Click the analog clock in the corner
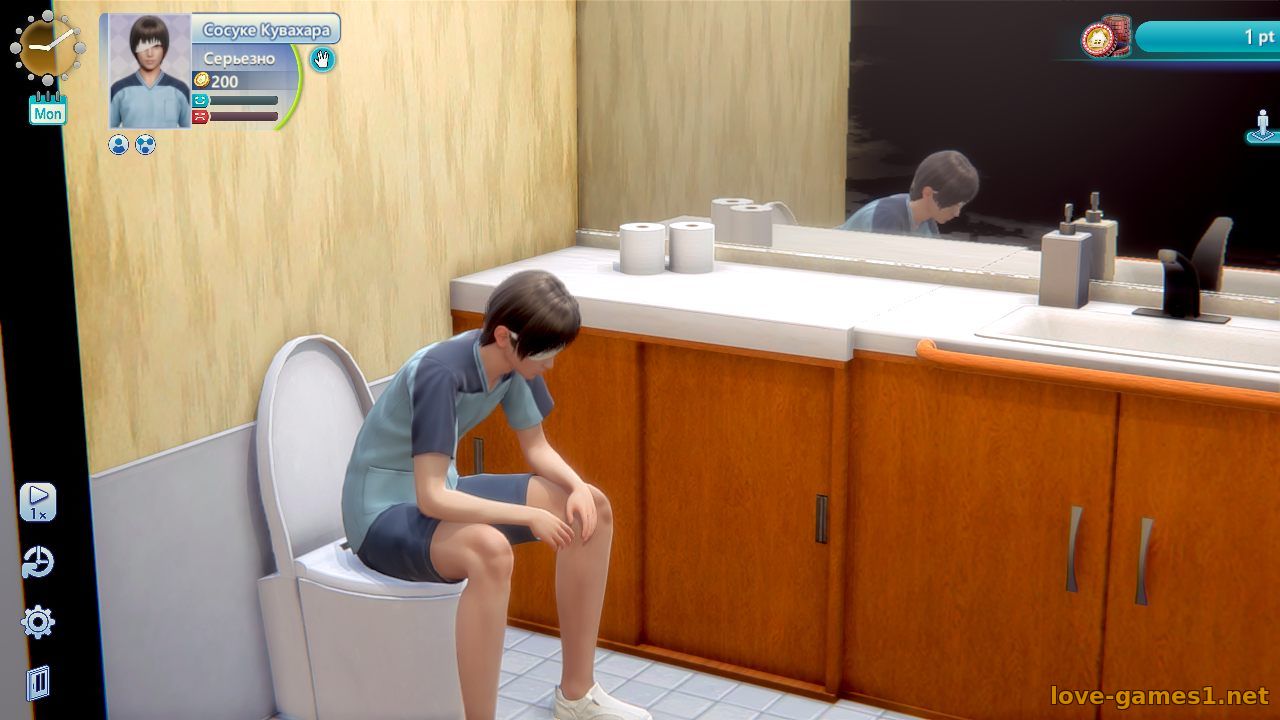Image resolution: width=1280 pixels, height=720 pixels. [x=45, y=47]
